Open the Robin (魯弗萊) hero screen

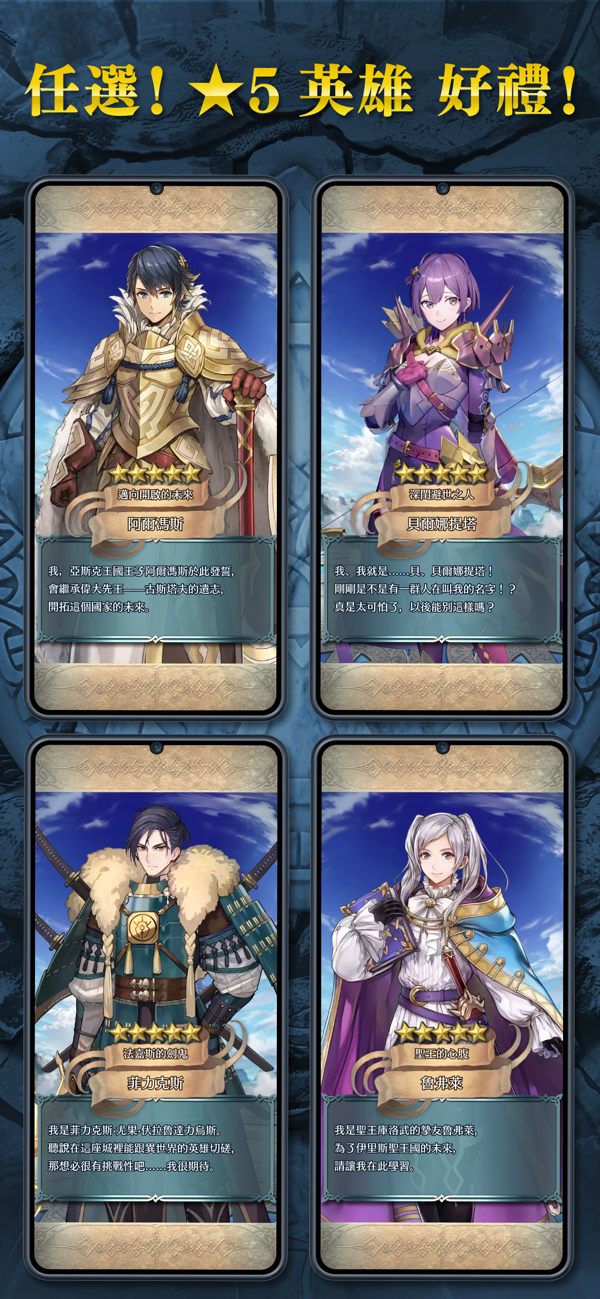pos(441,1008)
